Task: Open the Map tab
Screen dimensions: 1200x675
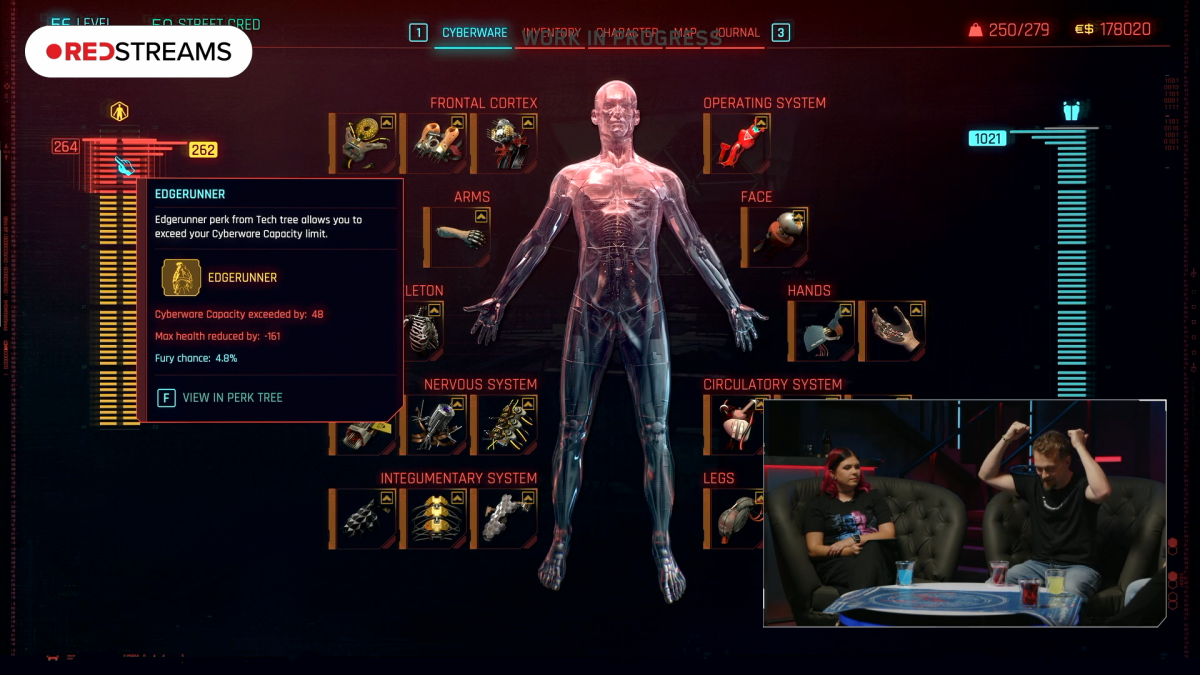Action: point(685,33)
